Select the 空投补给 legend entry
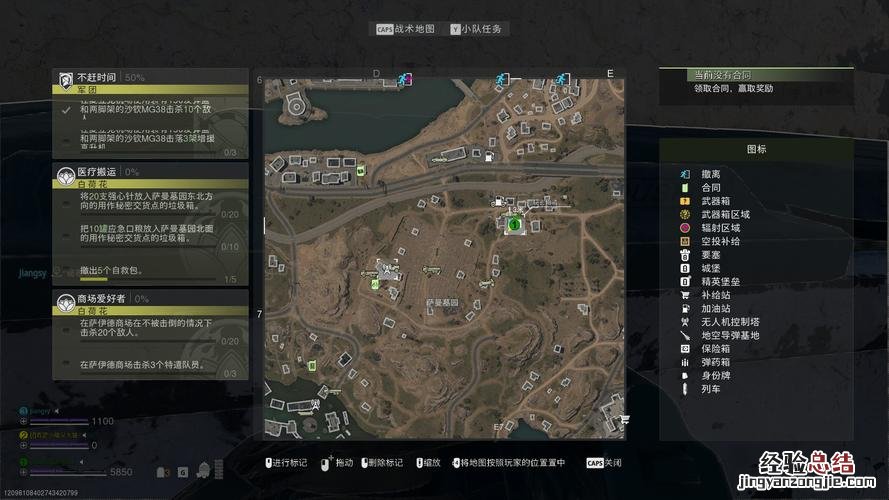Image resolution: width=889 pixels, height=500 pixels. pyautogui.click(x=720, y=241)
